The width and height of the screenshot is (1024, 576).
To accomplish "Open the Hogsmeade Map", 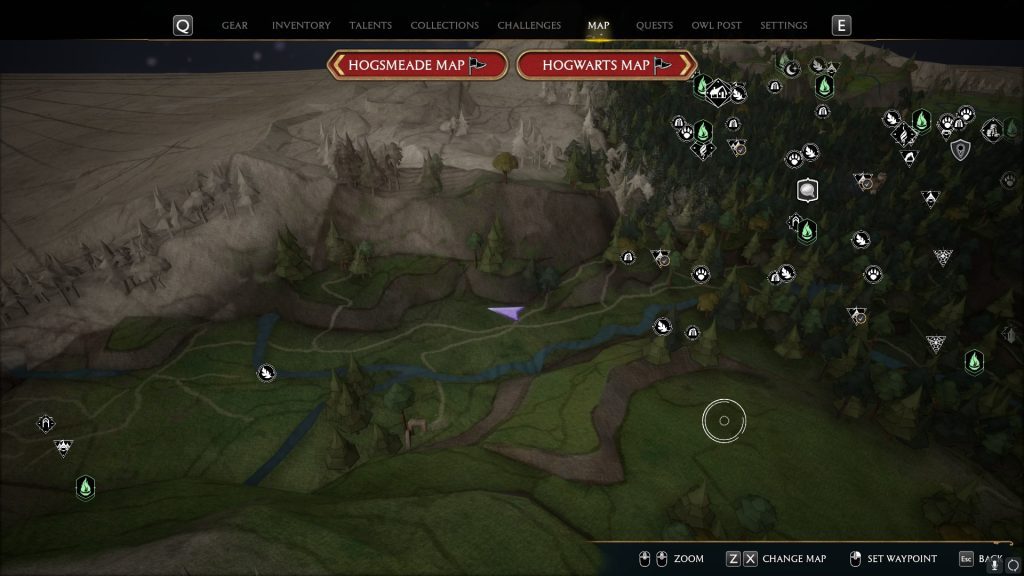I will [x=416, y=65].
